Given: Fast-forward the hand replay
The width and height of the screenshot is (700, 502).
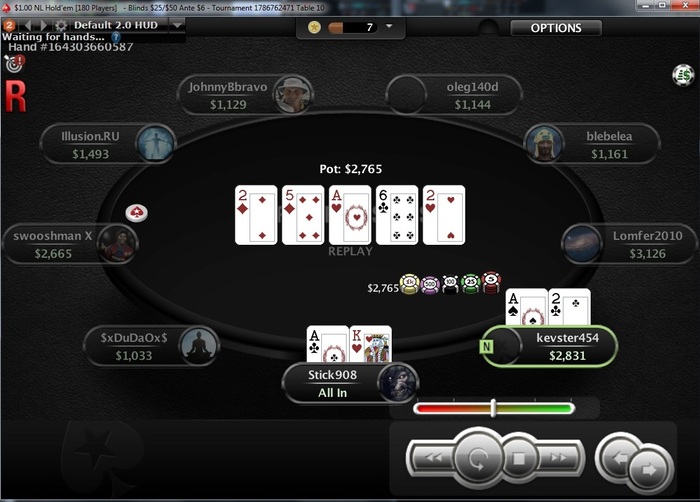Looking at the screenshot, I should pos(560,459).
